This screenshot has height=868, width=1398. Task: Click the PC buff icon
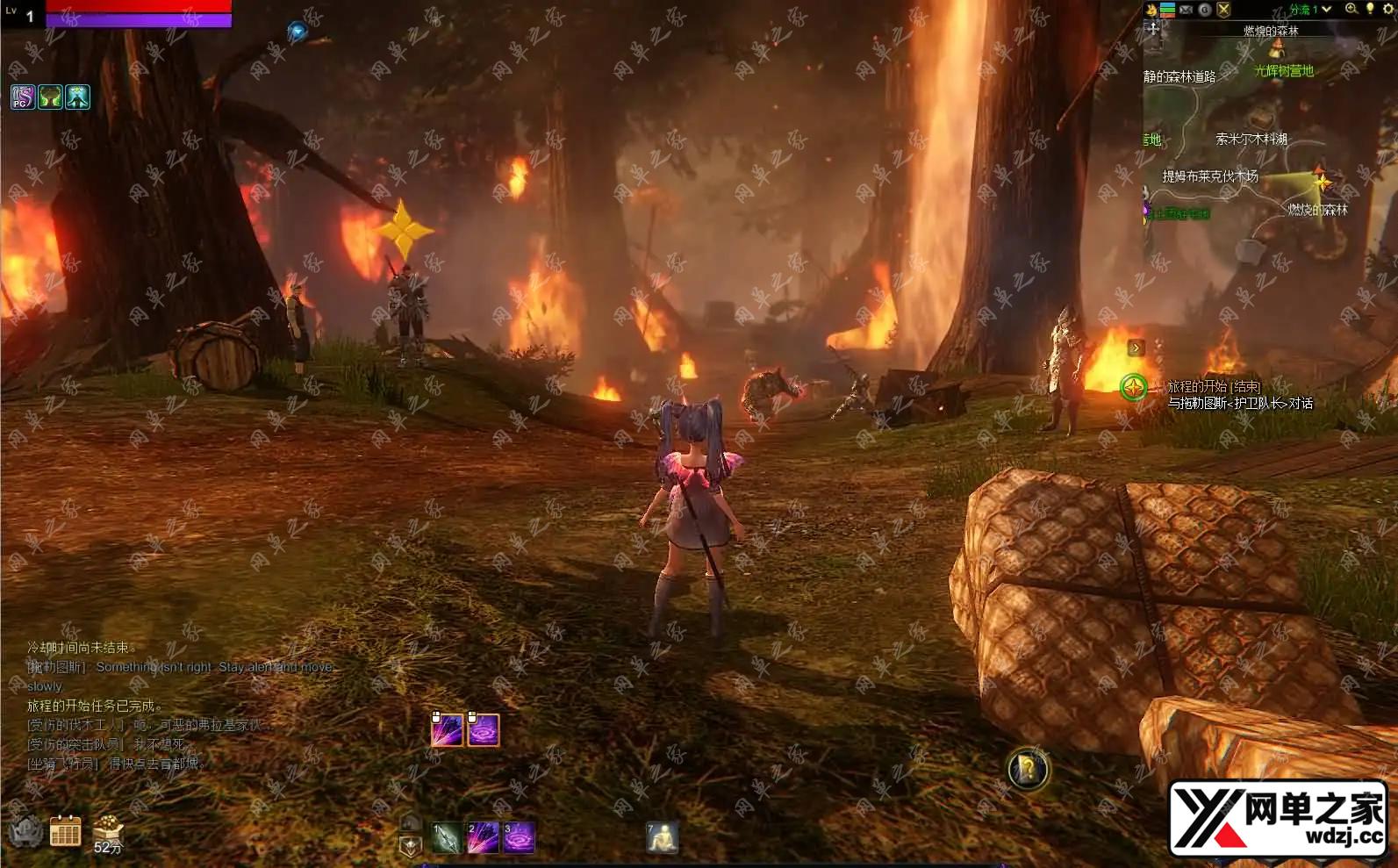pyautogui.click(x=23, y=97)
